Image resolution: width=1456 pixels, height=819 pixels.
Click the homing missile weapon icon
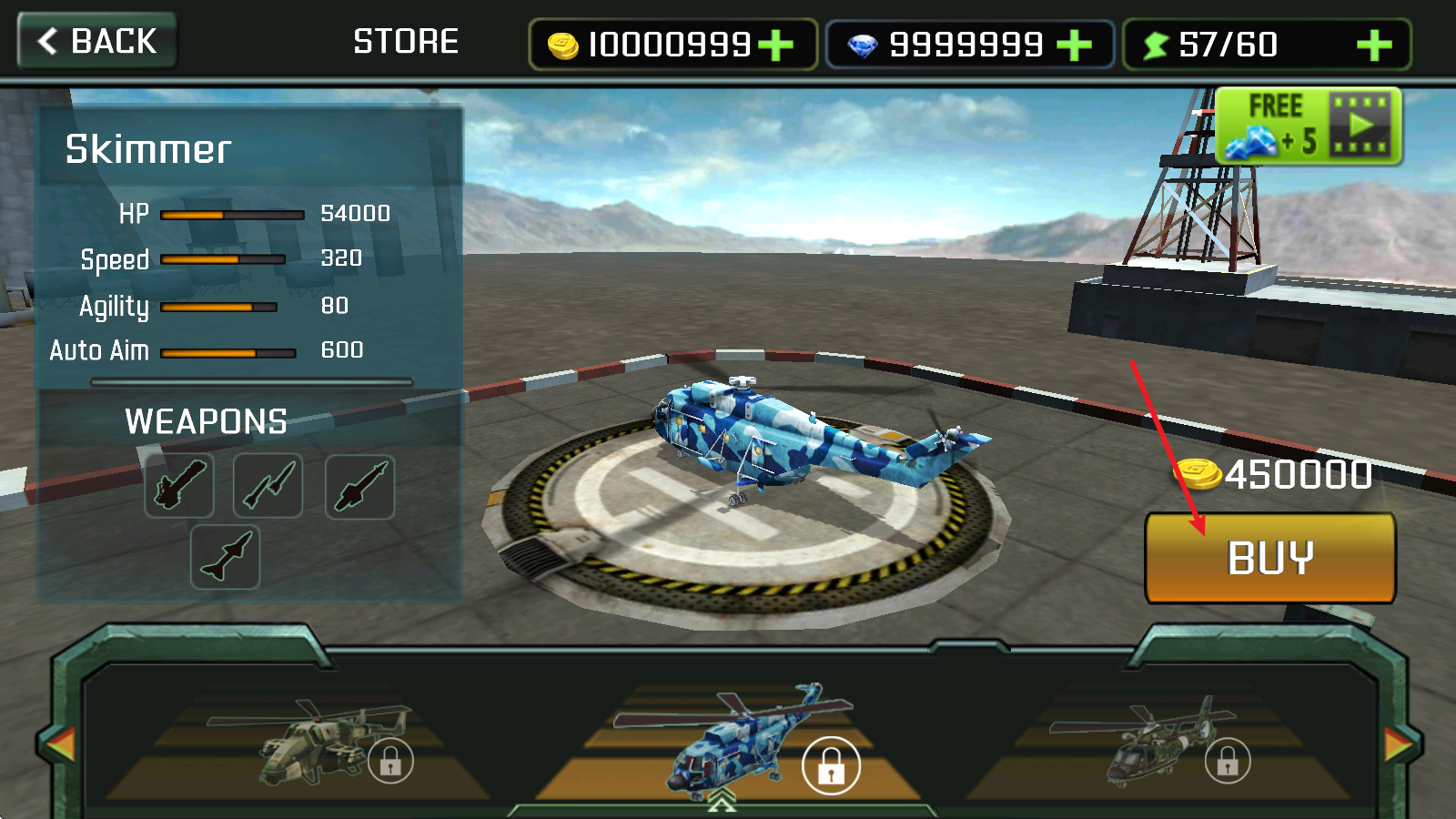(224, 557)
